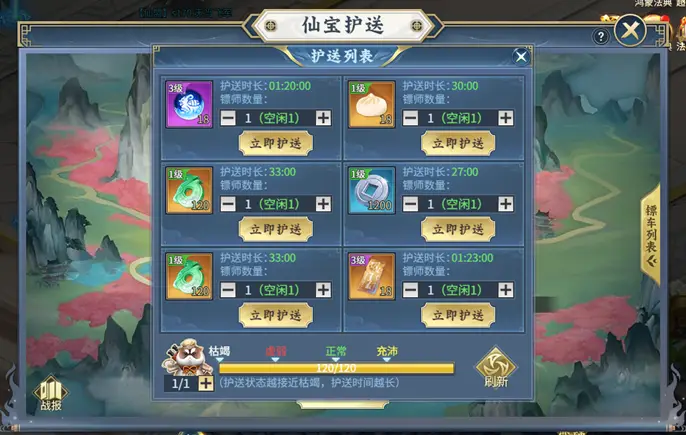The width and height of the screenshot is (686, 435).
Task: Increase escort count for the silver coin
Action: (x=505, y=204)
